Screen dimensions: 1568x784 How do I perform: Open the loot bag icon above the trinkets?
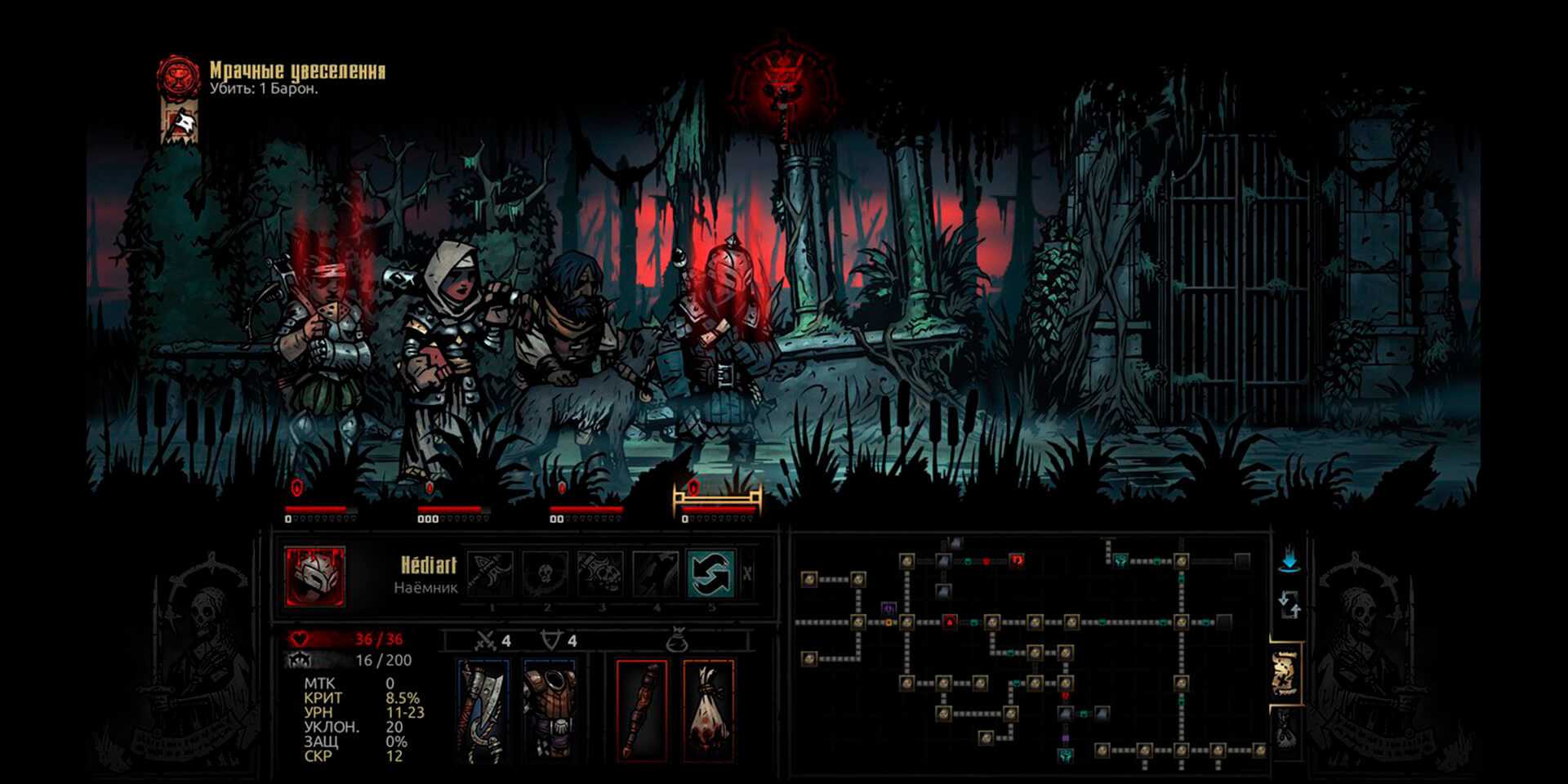tap(676, 641)
